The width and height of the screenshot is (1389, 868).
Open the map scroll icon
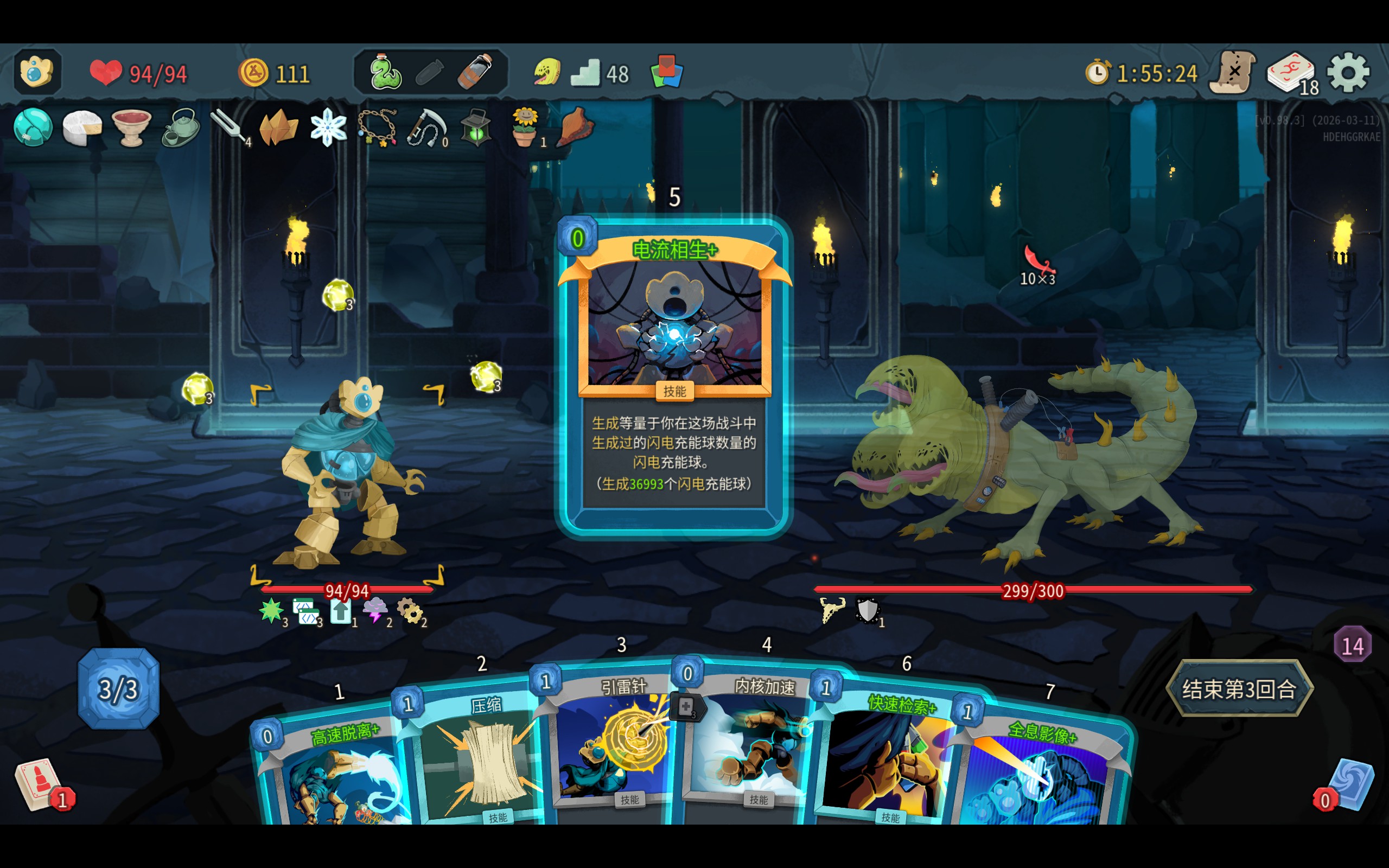1233,73
